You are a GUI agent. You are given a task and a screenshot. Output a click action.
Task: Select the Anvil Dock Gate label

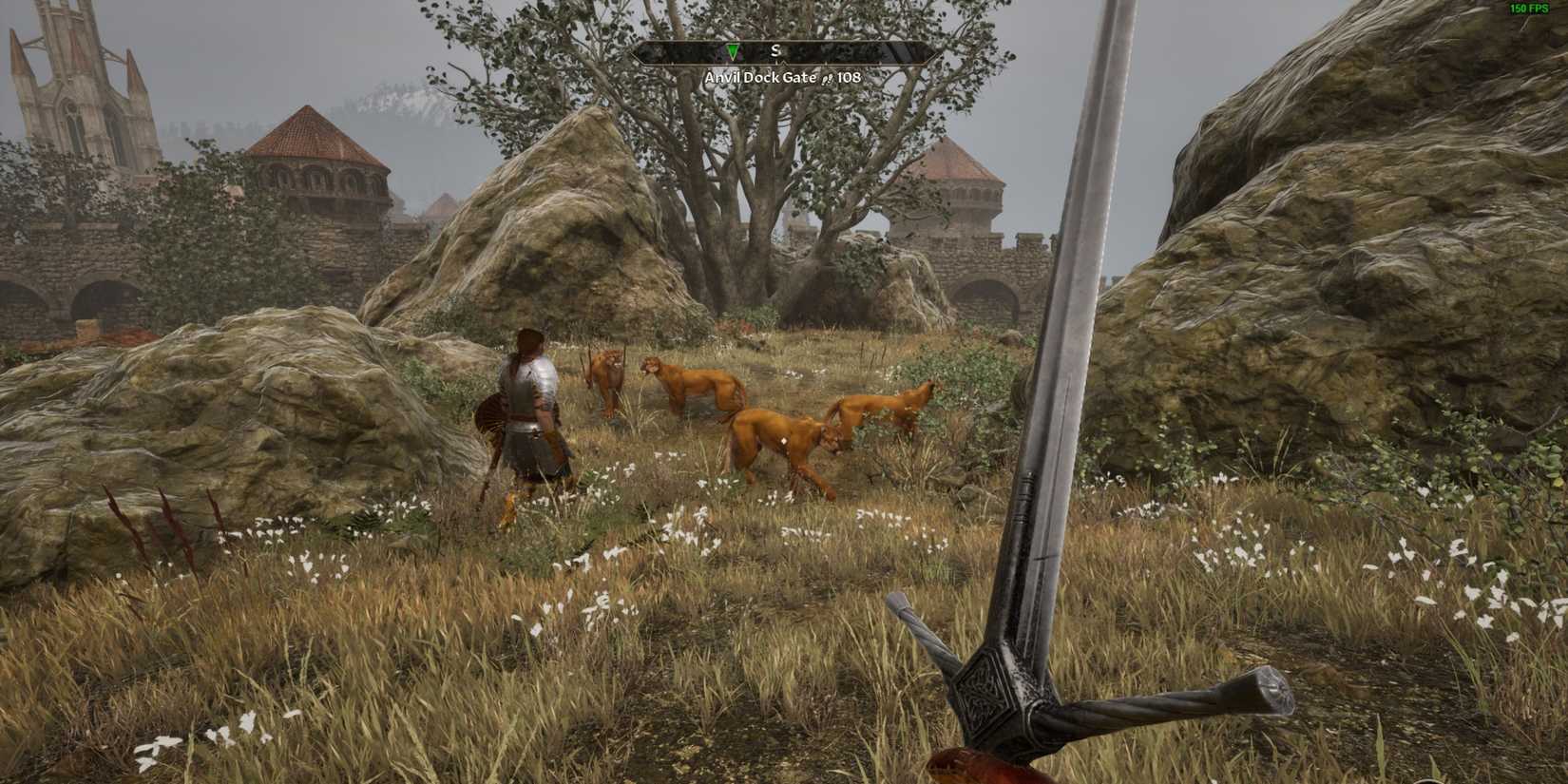tap(760, 78)
